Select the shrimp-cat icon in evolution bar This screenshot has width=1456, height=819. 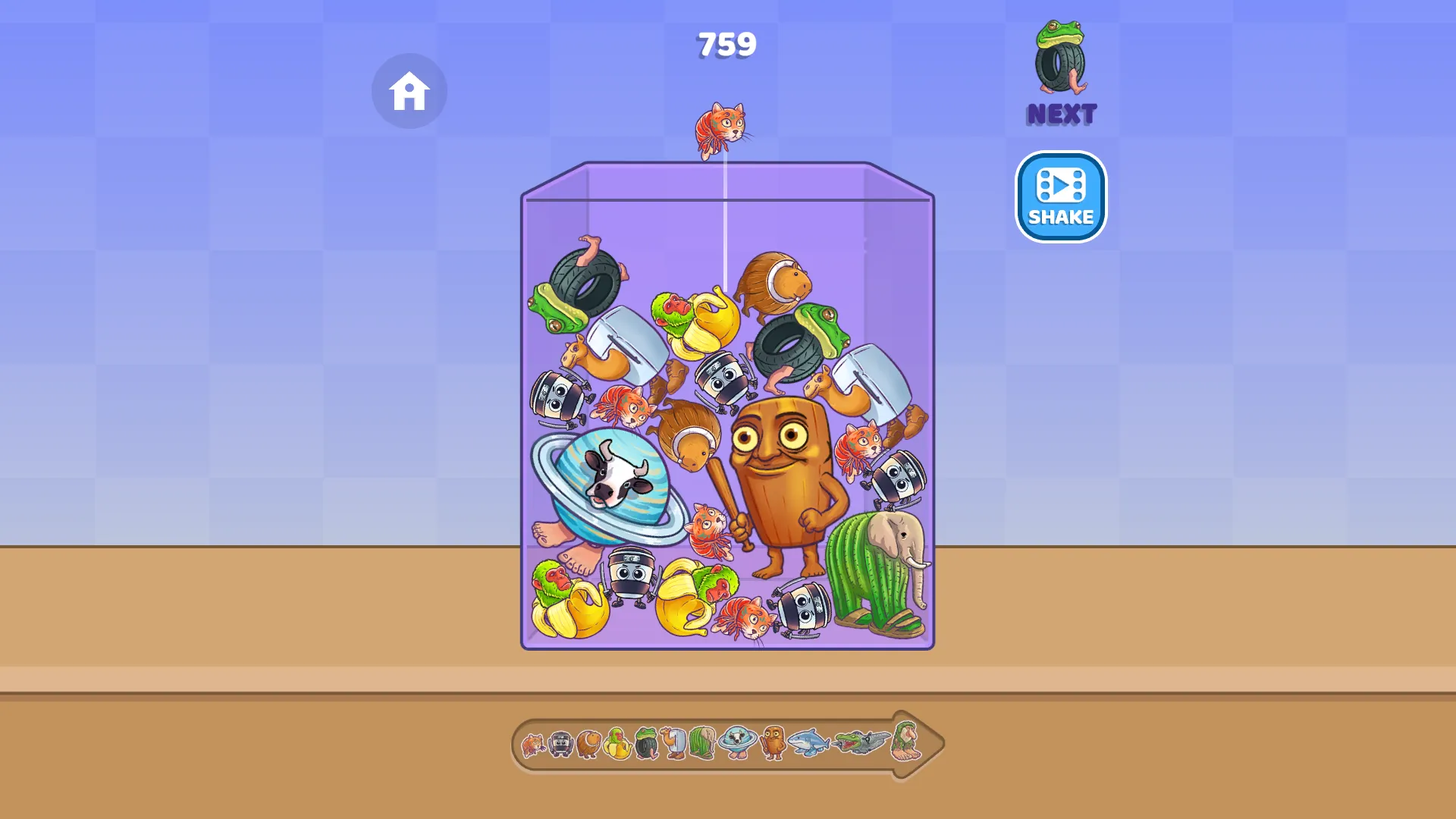533,743
